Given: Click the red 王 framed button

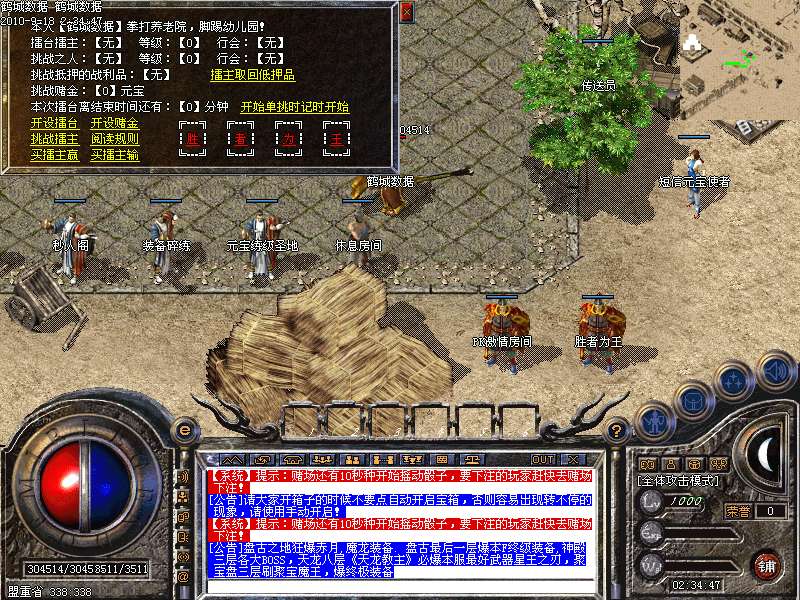Looking at the screenshot, I should (x=337, y=139).
